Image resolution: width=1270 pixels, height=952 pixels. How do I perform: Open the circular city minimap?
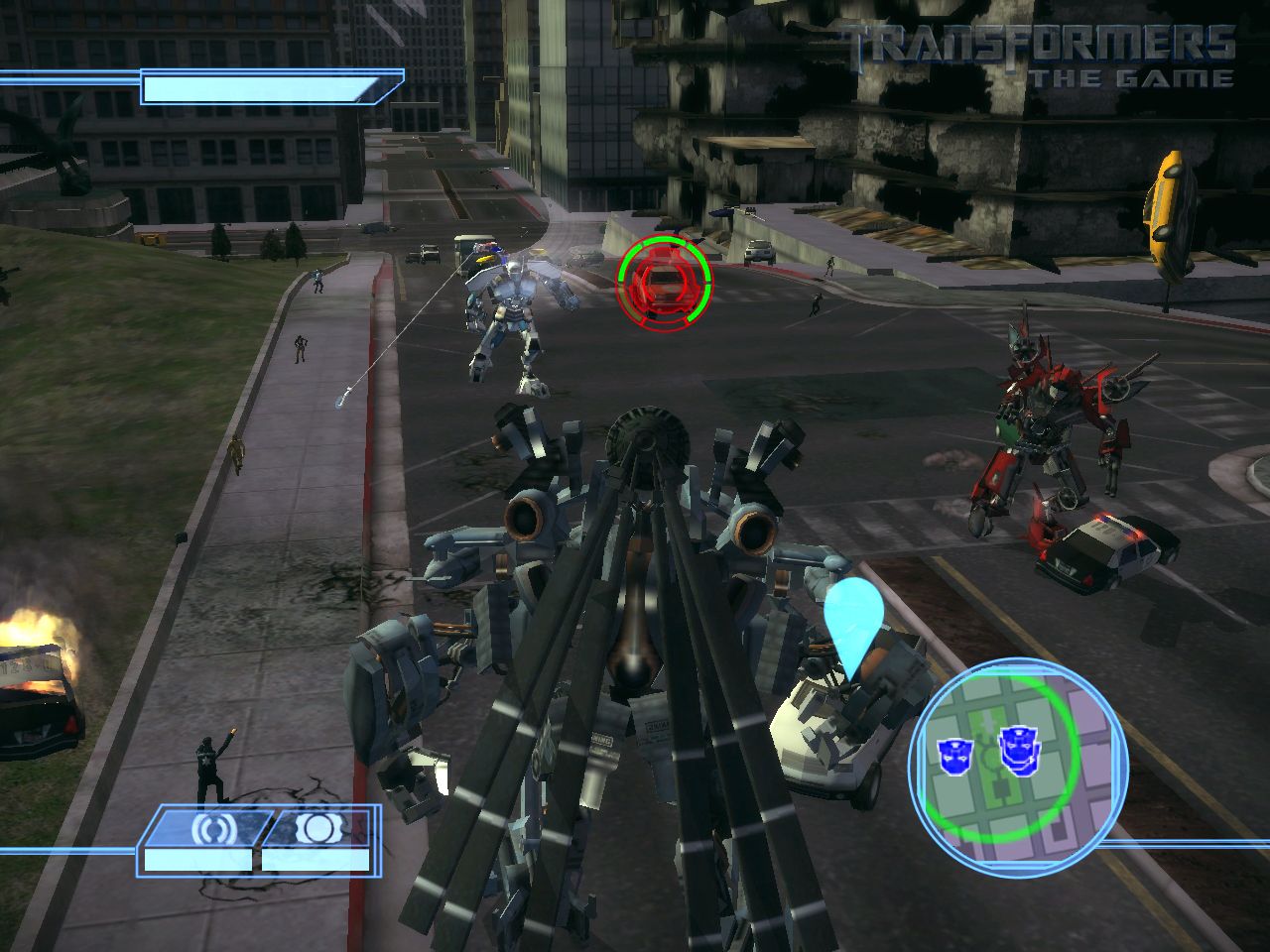[x=1018, y=768]
